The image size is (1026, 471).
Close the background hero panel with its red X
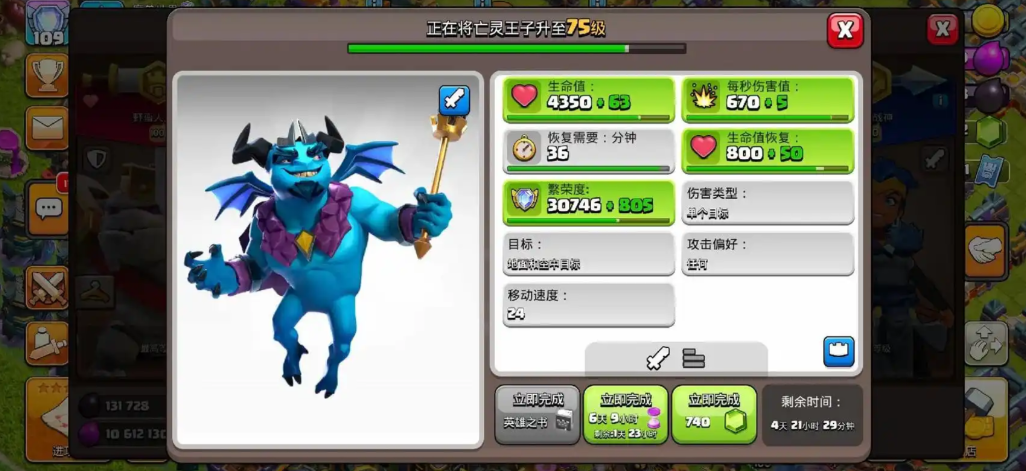[x=942, y=30]
